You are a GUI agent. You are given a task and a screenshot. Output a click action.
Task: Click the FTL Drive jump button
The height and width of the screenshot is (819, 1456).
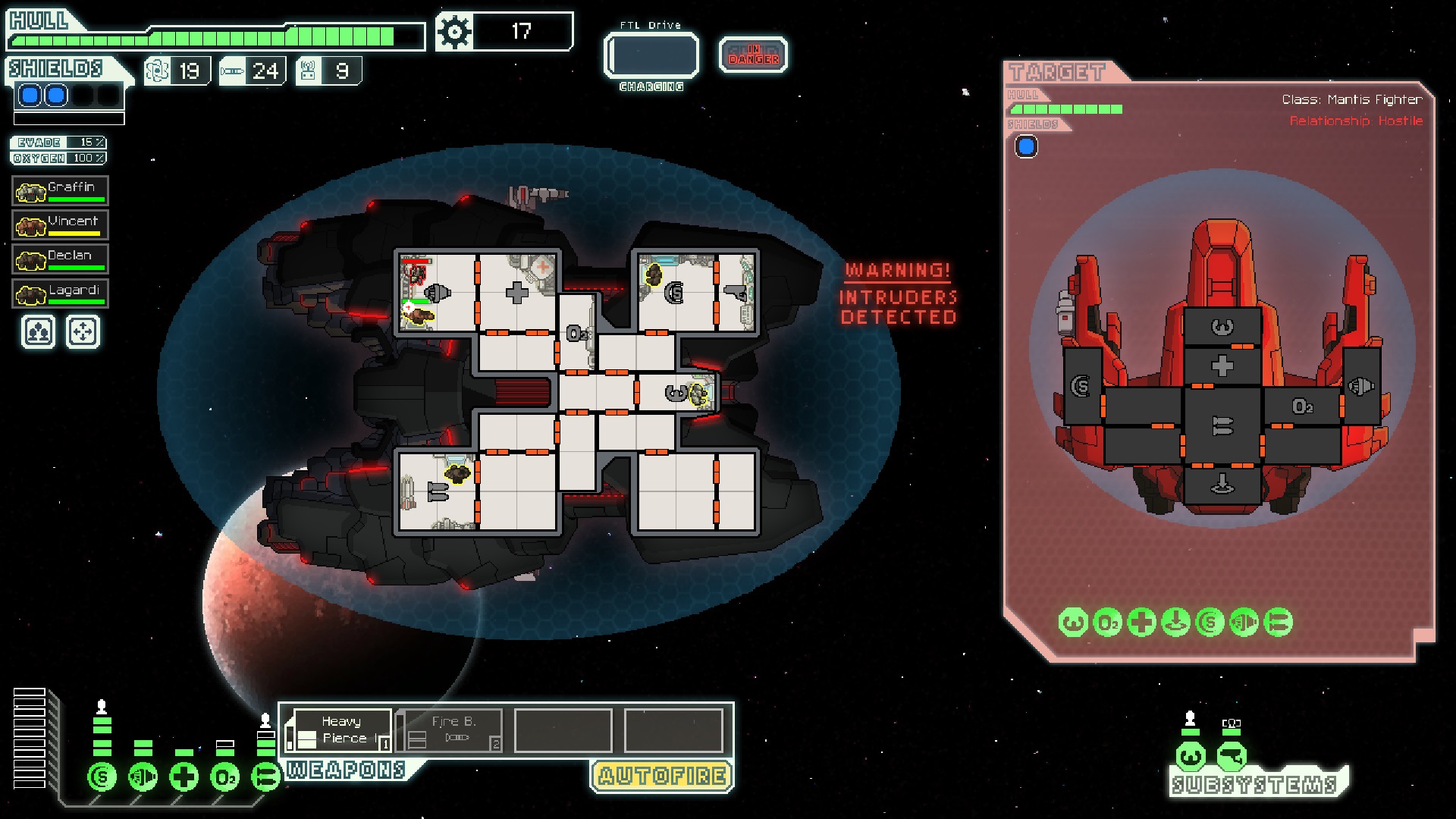(x=651, y=55)
